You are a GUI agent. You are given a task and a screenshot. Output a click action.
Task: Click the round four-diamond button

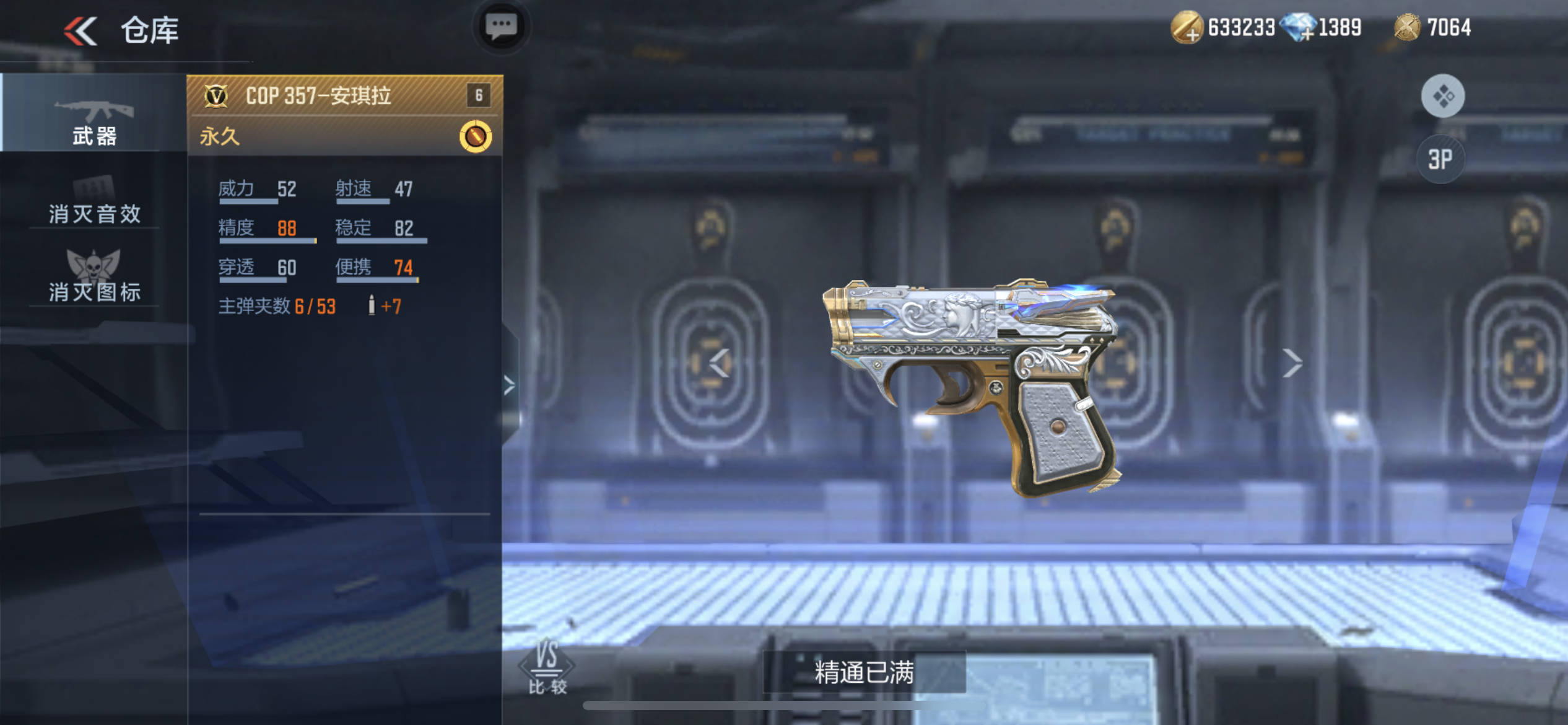click(1442, 96)
